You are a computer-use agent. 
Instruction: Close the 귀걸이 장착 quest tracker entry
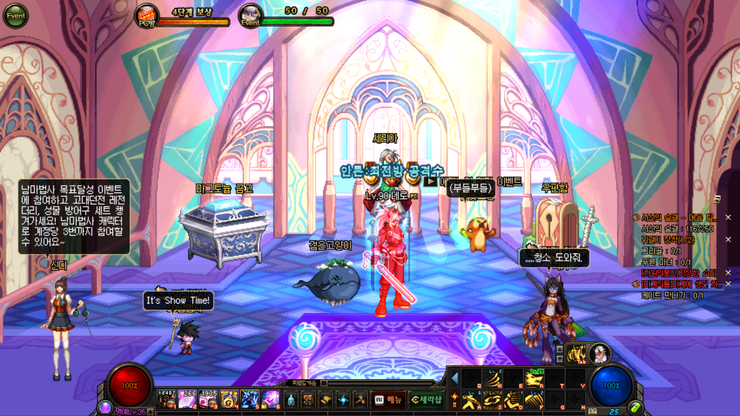727,240
